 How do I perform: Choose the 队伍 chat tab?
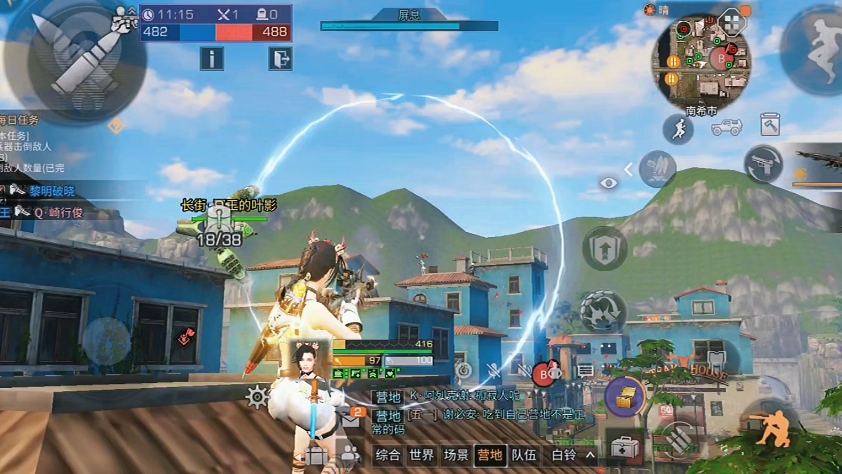tap(524, 455)
